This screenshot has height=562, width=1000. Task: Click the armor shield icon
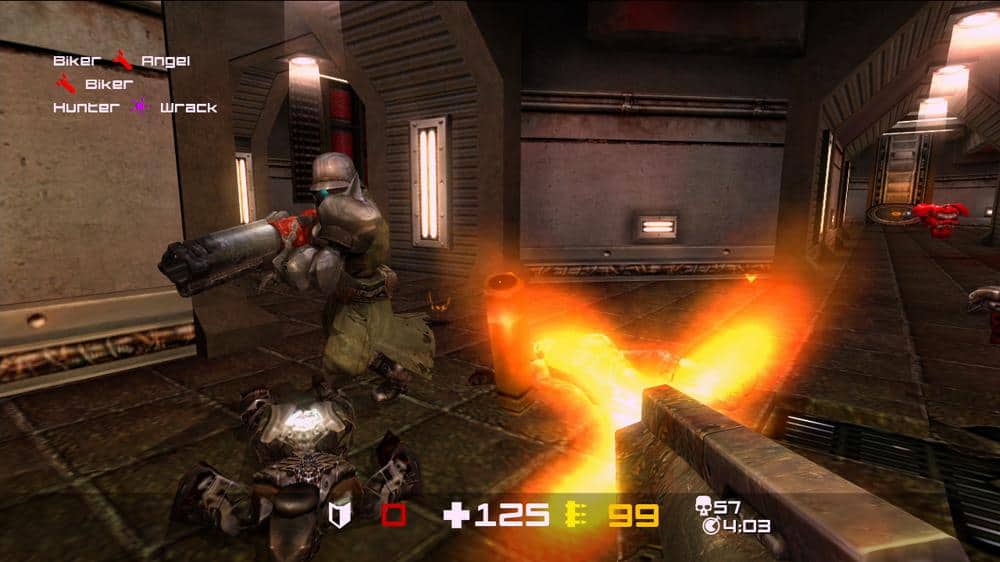[x=339, y=515]
